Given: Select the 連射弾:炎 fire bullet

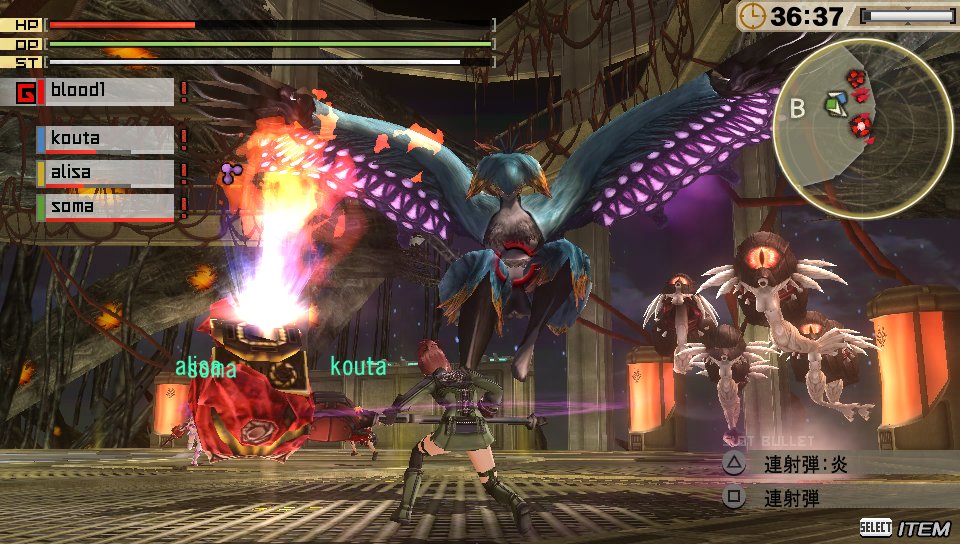Looking at the screenshot, I should pos(805,464).
